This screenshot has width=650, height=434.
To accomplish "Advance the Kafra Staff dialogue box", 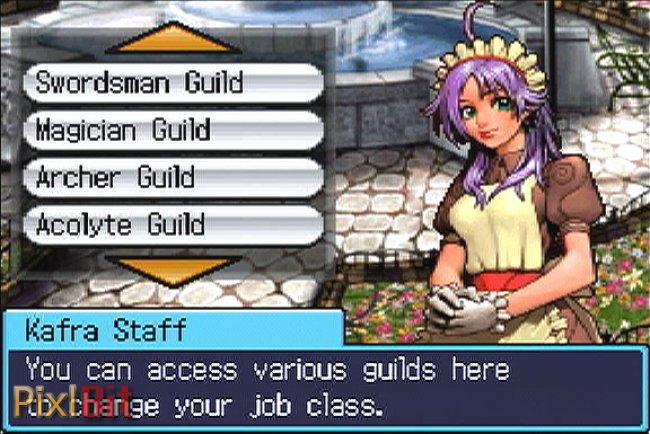I will click(324, 387).
